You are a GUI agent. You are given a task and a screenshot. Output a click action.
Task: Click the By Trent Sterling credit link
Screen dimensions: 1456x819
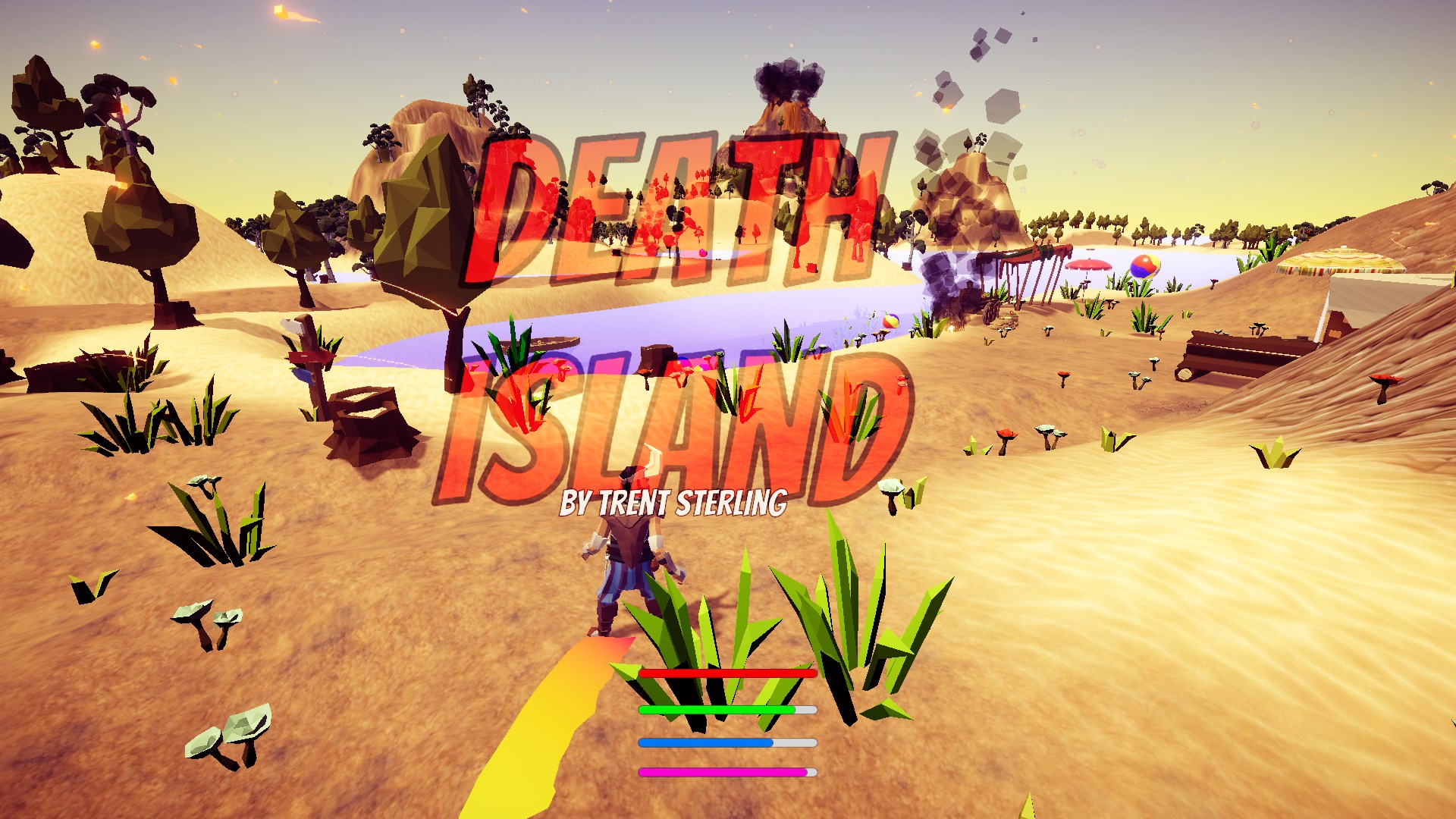point(673,500)
